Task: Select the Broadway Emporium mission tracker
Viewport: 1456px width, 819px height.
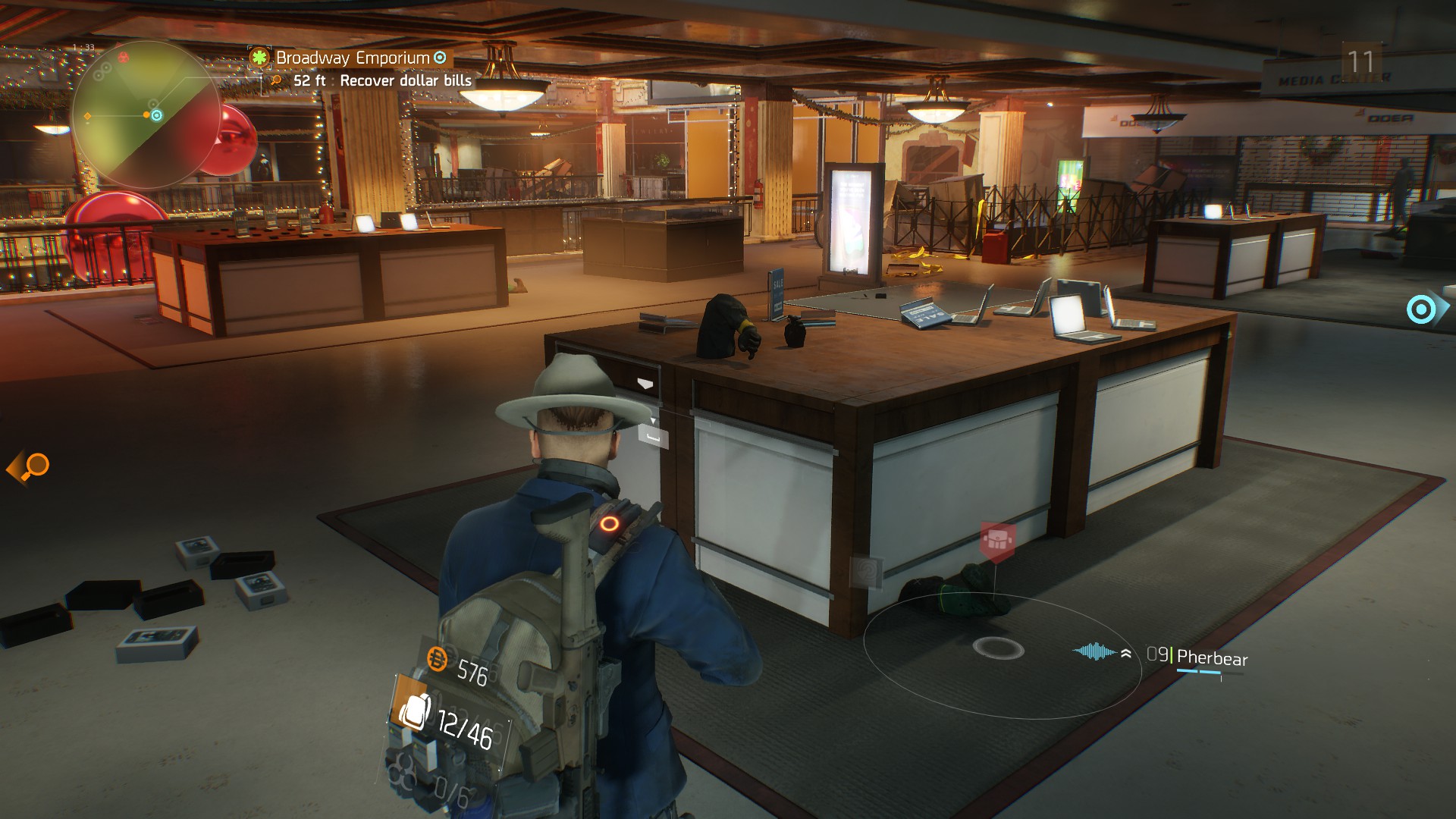Action: point(352,58)
